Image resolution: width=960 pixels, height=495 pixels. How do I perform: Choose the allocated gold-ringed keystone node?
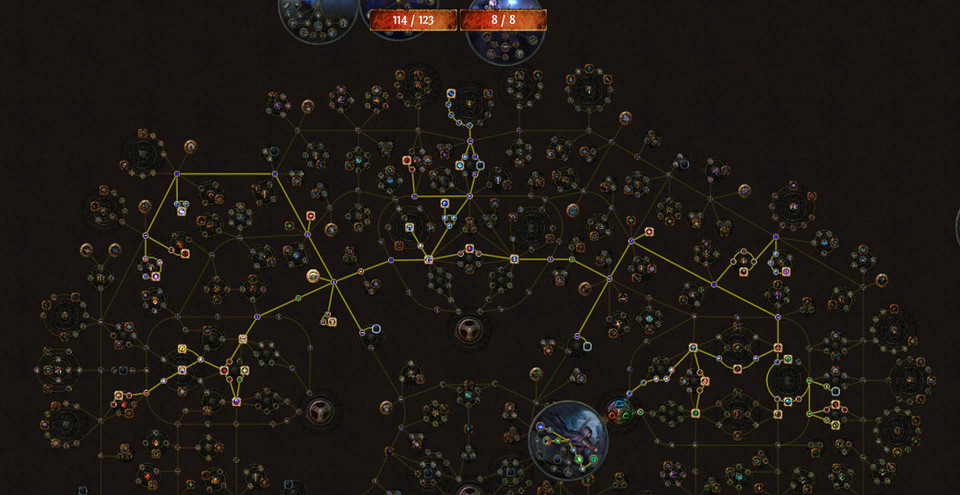(313, 276)
